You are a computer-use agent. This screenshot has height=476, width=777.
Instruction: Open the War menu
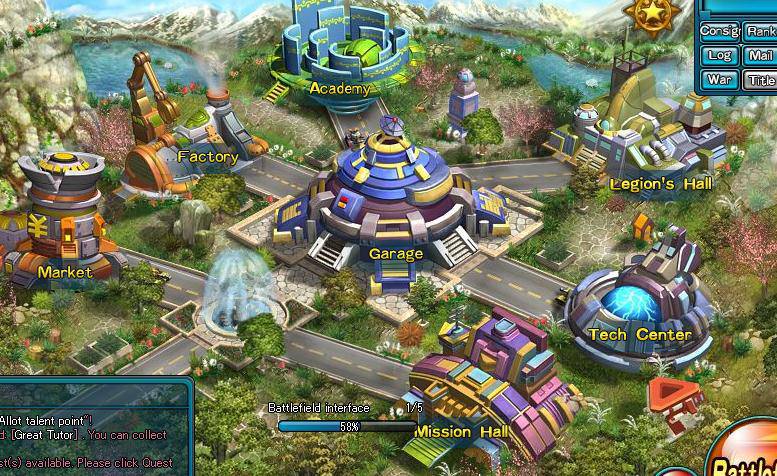tap(719, 80)
